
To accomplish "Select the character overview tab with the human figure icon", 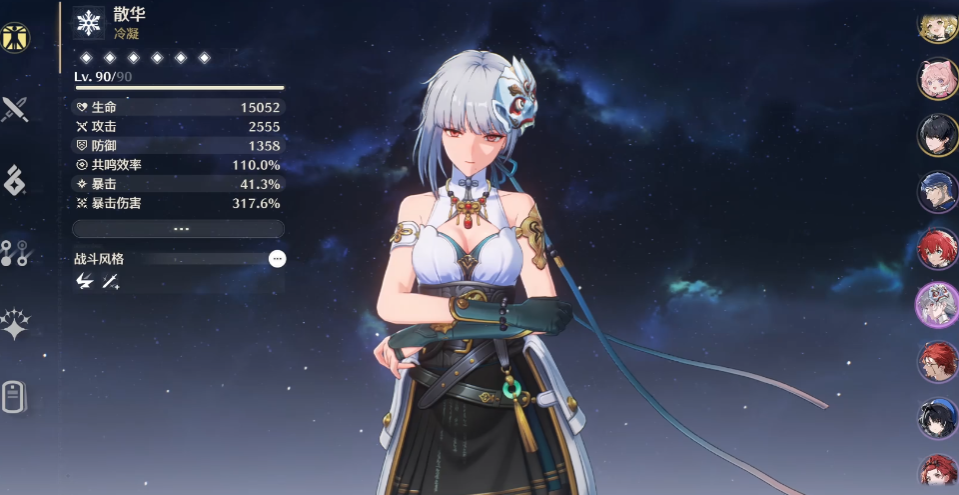I will point(15,37).
